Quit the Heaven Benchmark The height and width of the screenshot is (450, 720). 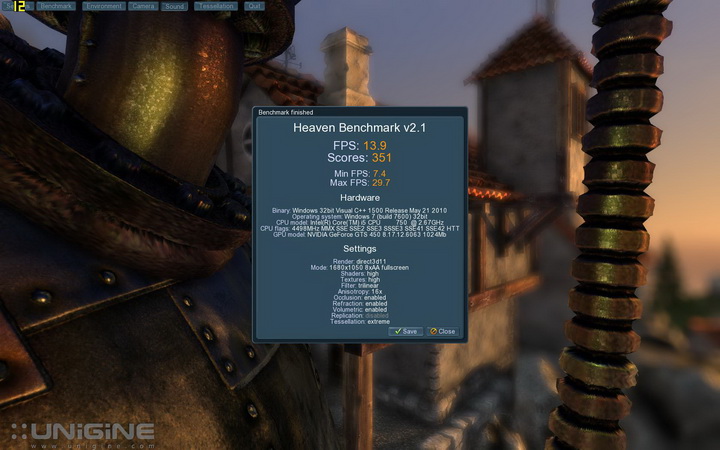pyautogui.click(x=253, y=6)
